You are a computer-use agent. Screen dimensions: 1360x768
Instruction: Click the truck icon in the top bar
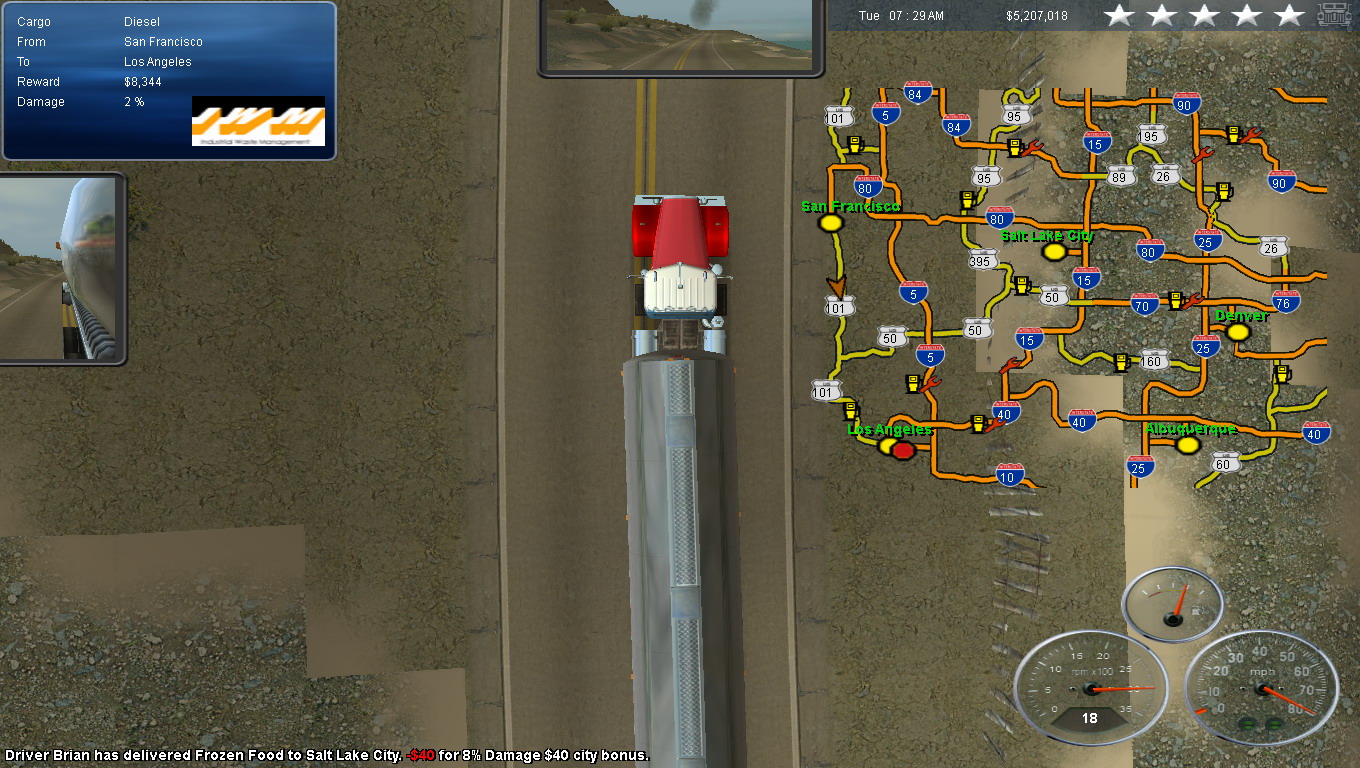click(x=1334, y=15)
